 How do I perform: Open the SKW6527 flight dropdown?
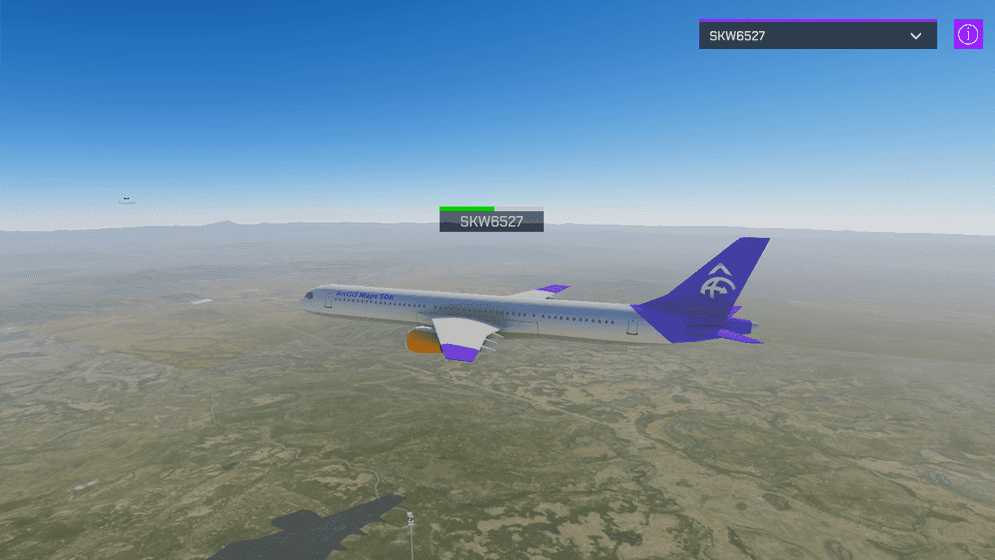point(817,36)
